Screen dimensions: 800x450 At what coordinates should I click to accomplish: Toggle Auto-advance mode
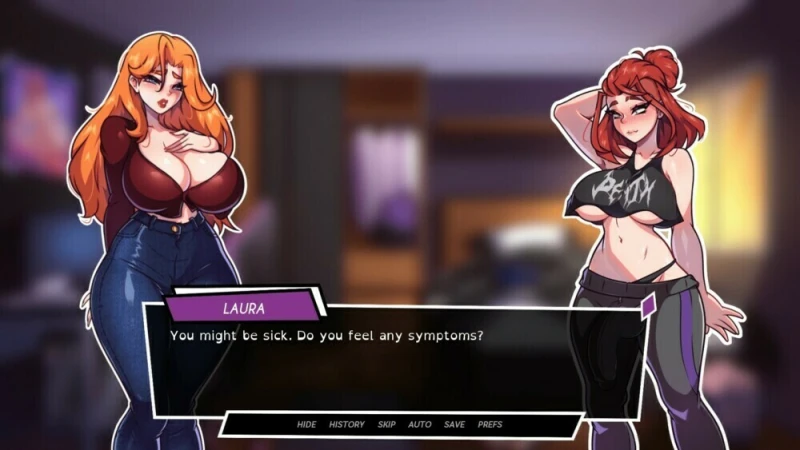[420, 424]
